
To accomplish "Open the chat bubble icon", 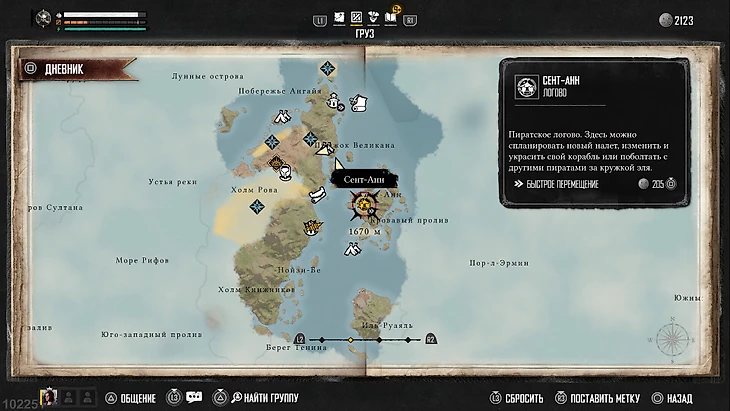I will coord(194,397).
